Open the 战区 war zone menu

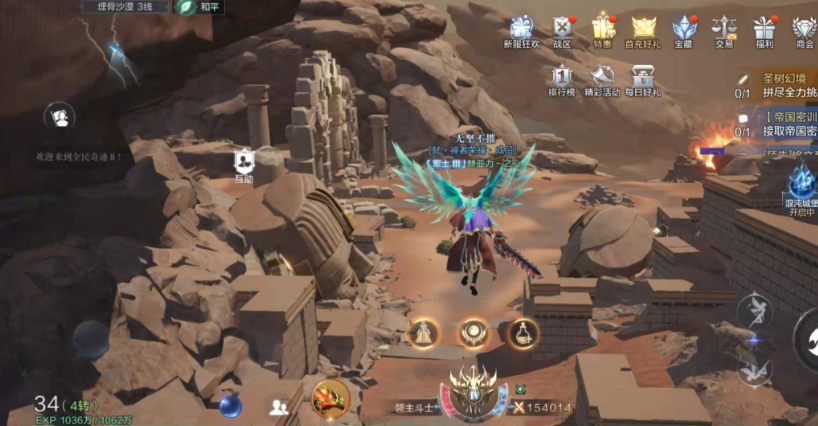point(562,30)
